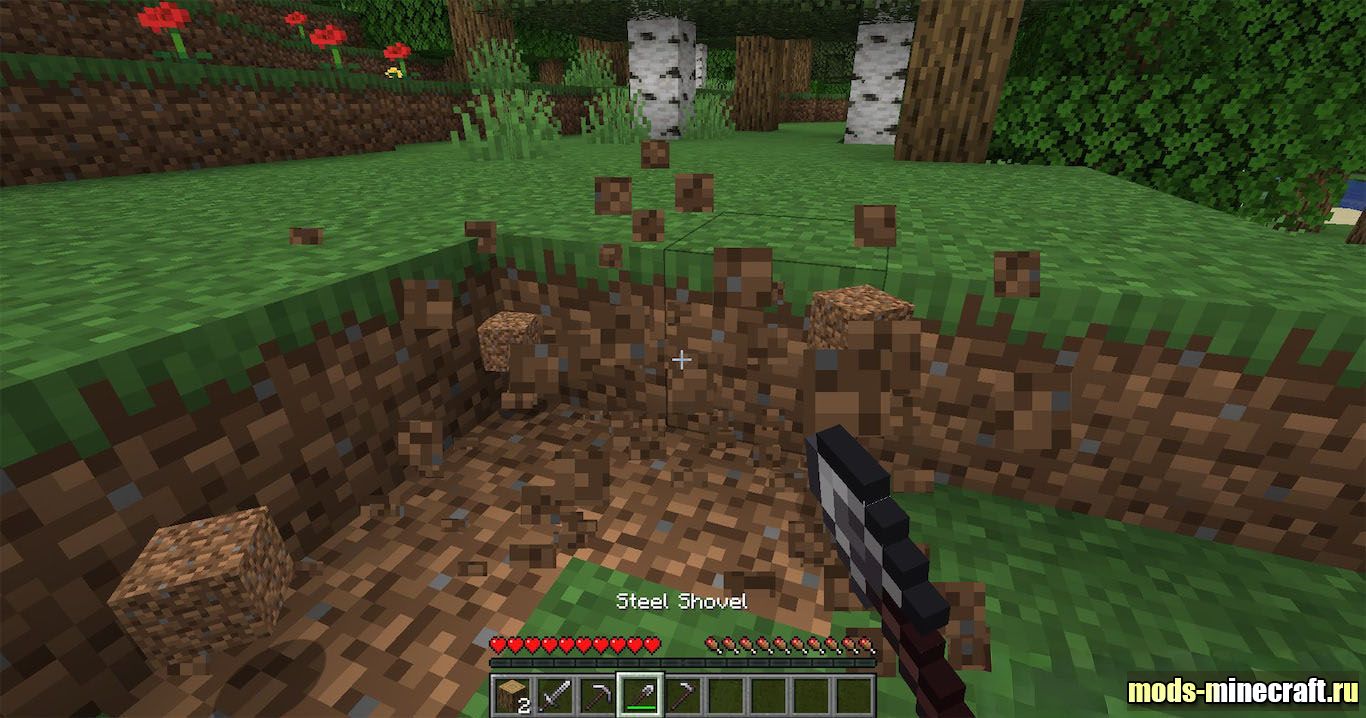Choose the steel sword in the hotbar

coord(554,695)
